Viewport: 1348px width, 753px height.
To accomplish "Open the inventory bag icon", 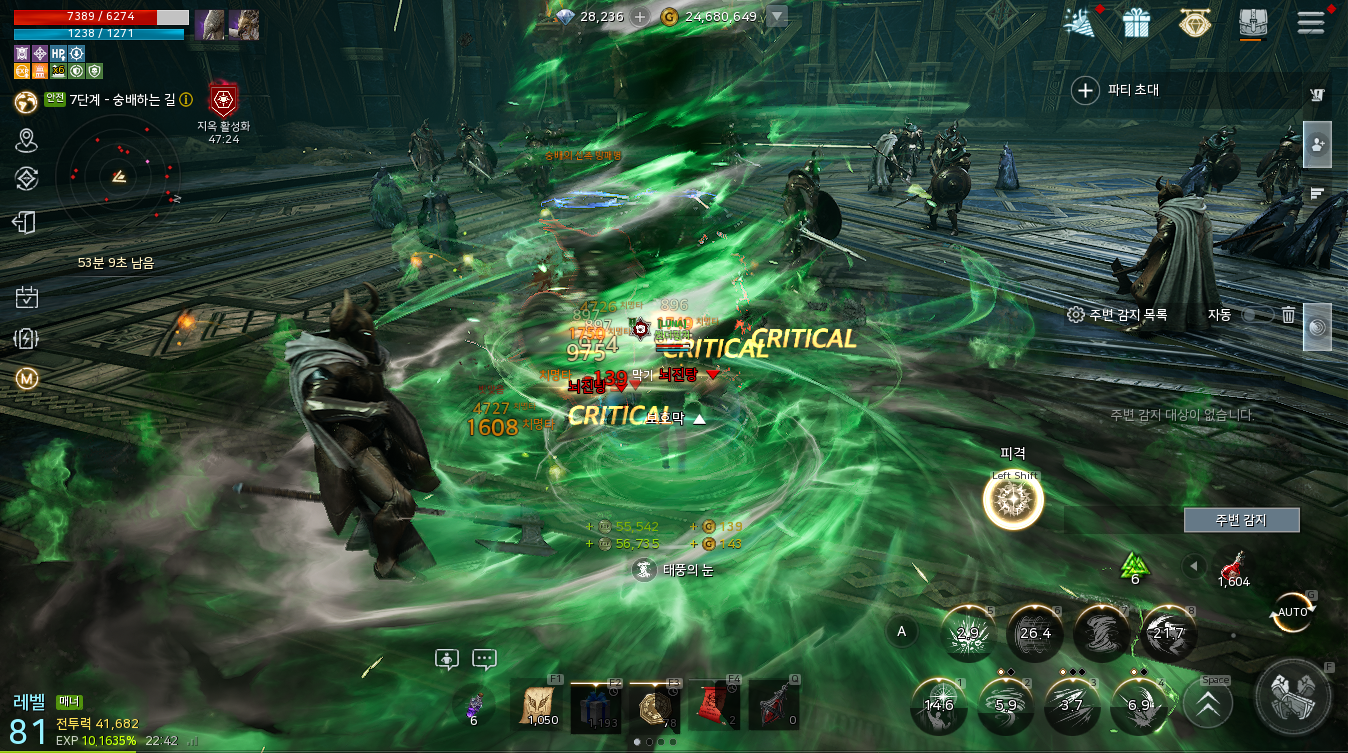I will coord(1252,23).
